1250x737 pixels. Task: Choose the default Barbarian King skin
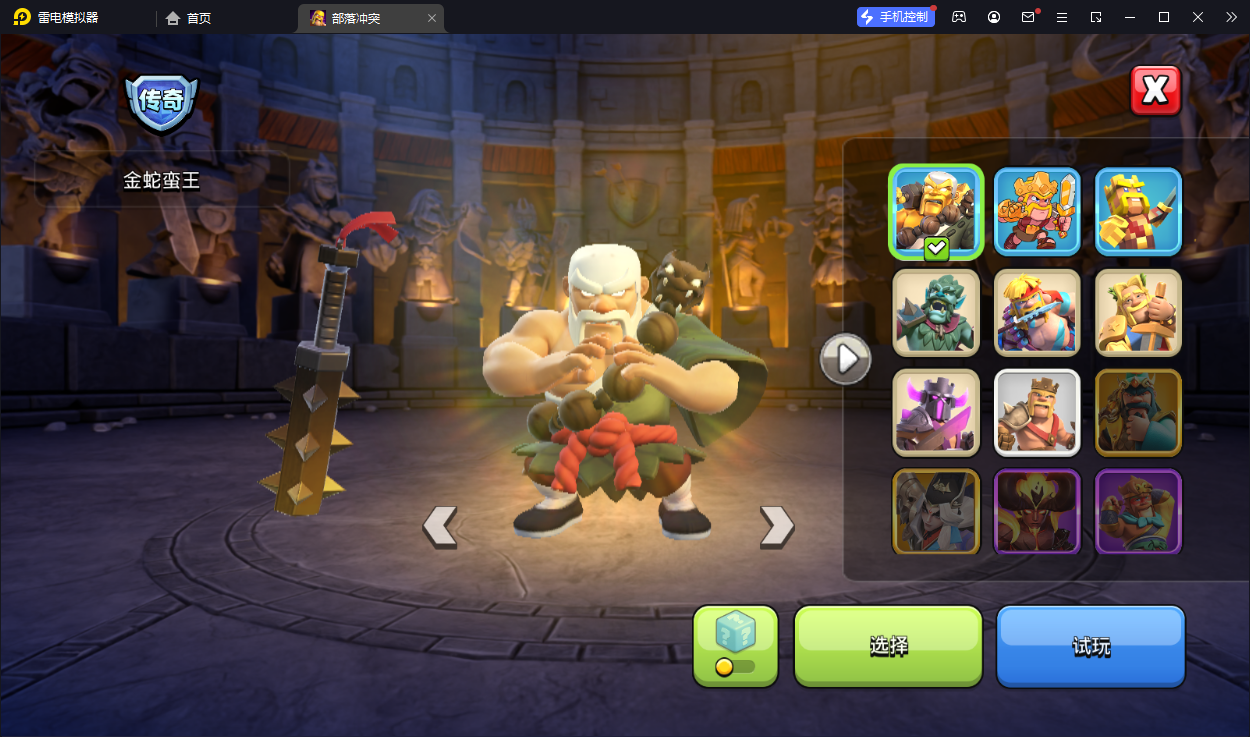coord(1037,412)
